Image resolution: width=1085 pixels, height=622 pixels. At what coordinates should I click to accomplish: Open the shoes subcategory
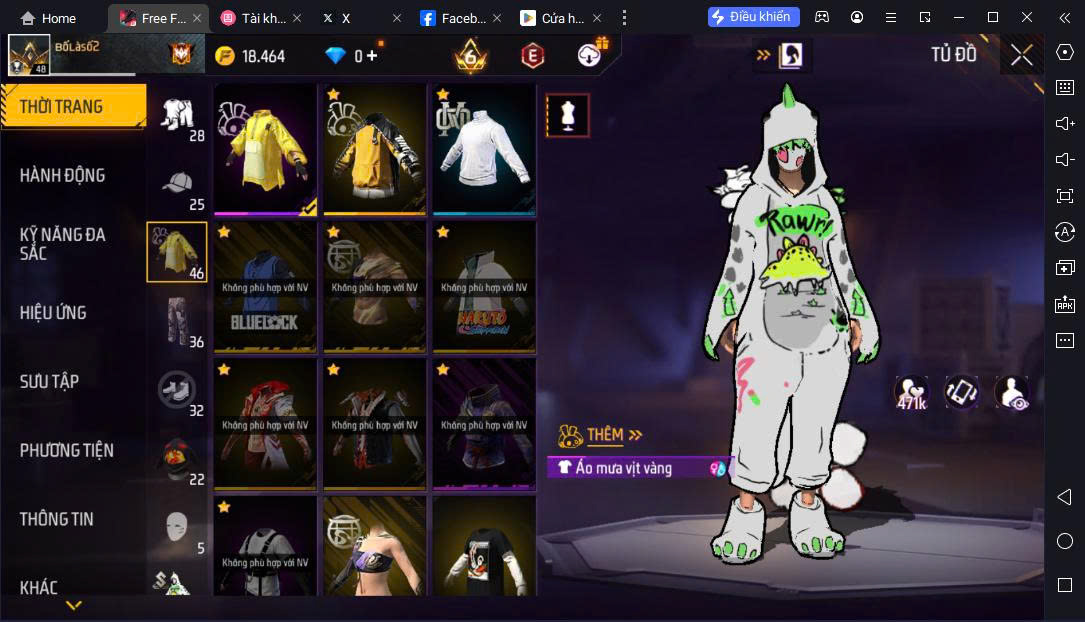(177, 390)
